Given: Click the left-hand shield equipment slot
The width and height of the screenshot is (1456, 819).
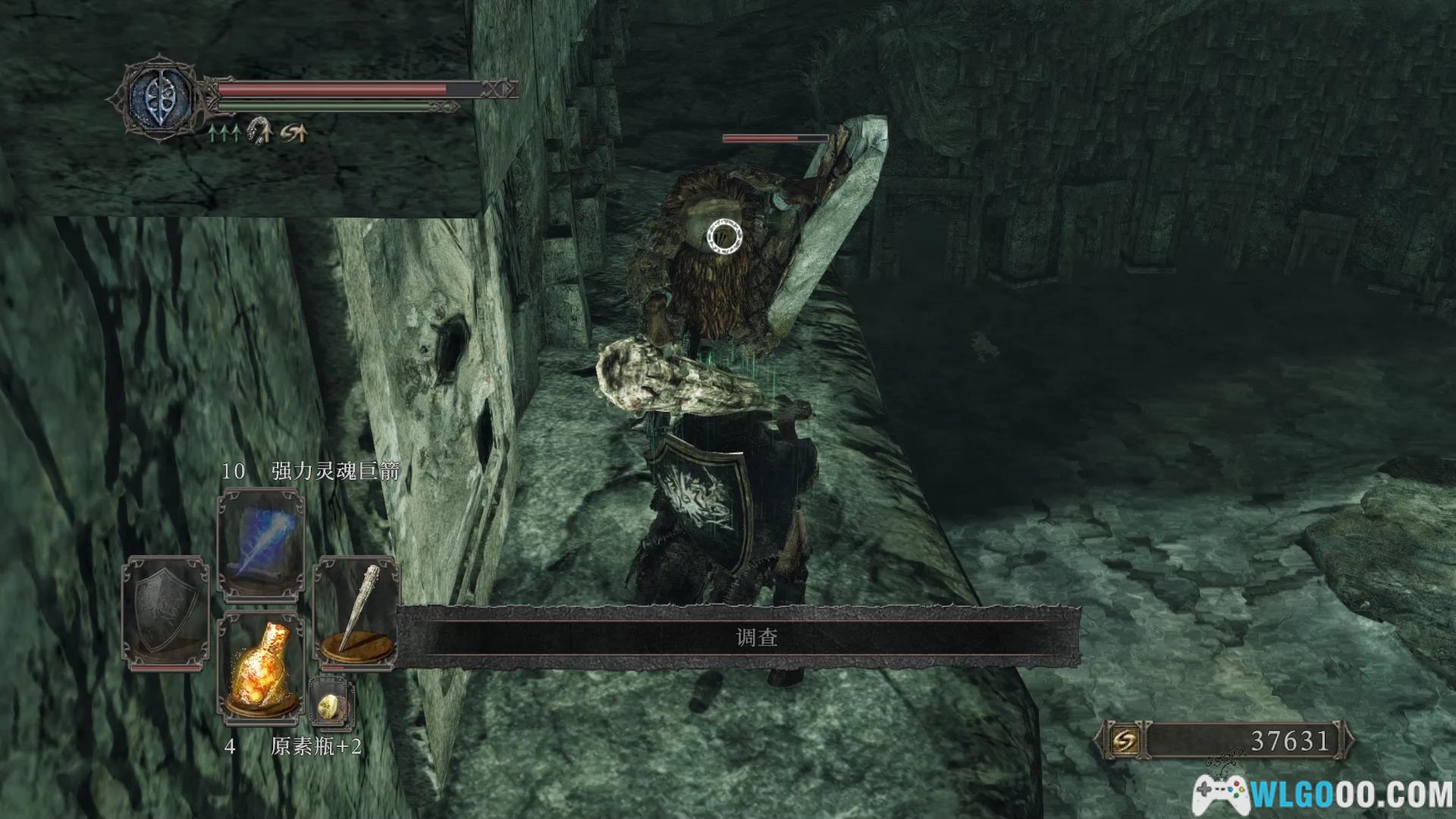Looking at the screenshot, I should point(166,613).
